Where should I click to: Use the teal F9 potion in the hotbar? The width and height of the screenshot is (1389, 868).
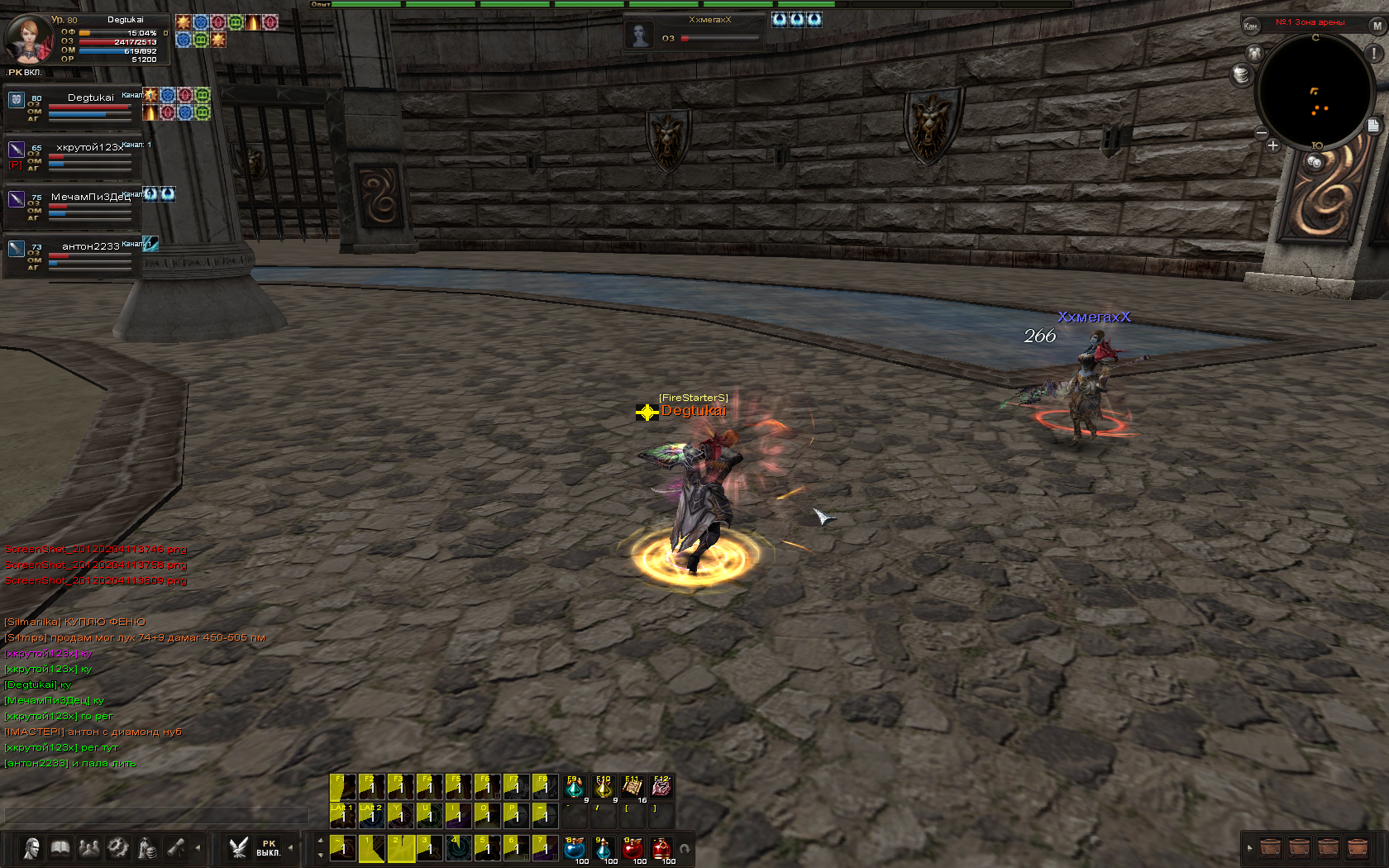575,787
